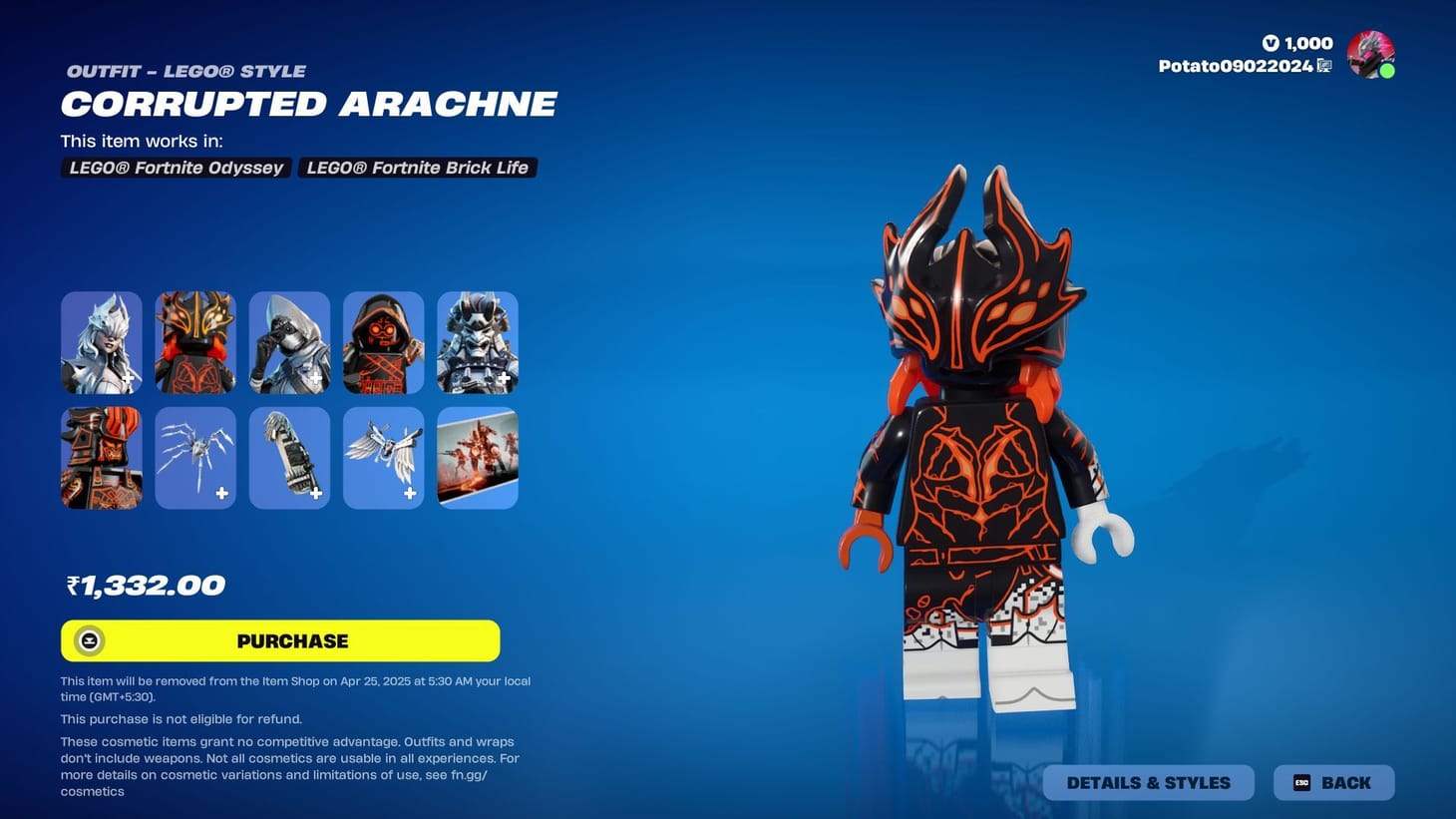Click the V-Bucks coin icon on the Purchase button
The image size is (1456, 819).
(89, 640)
